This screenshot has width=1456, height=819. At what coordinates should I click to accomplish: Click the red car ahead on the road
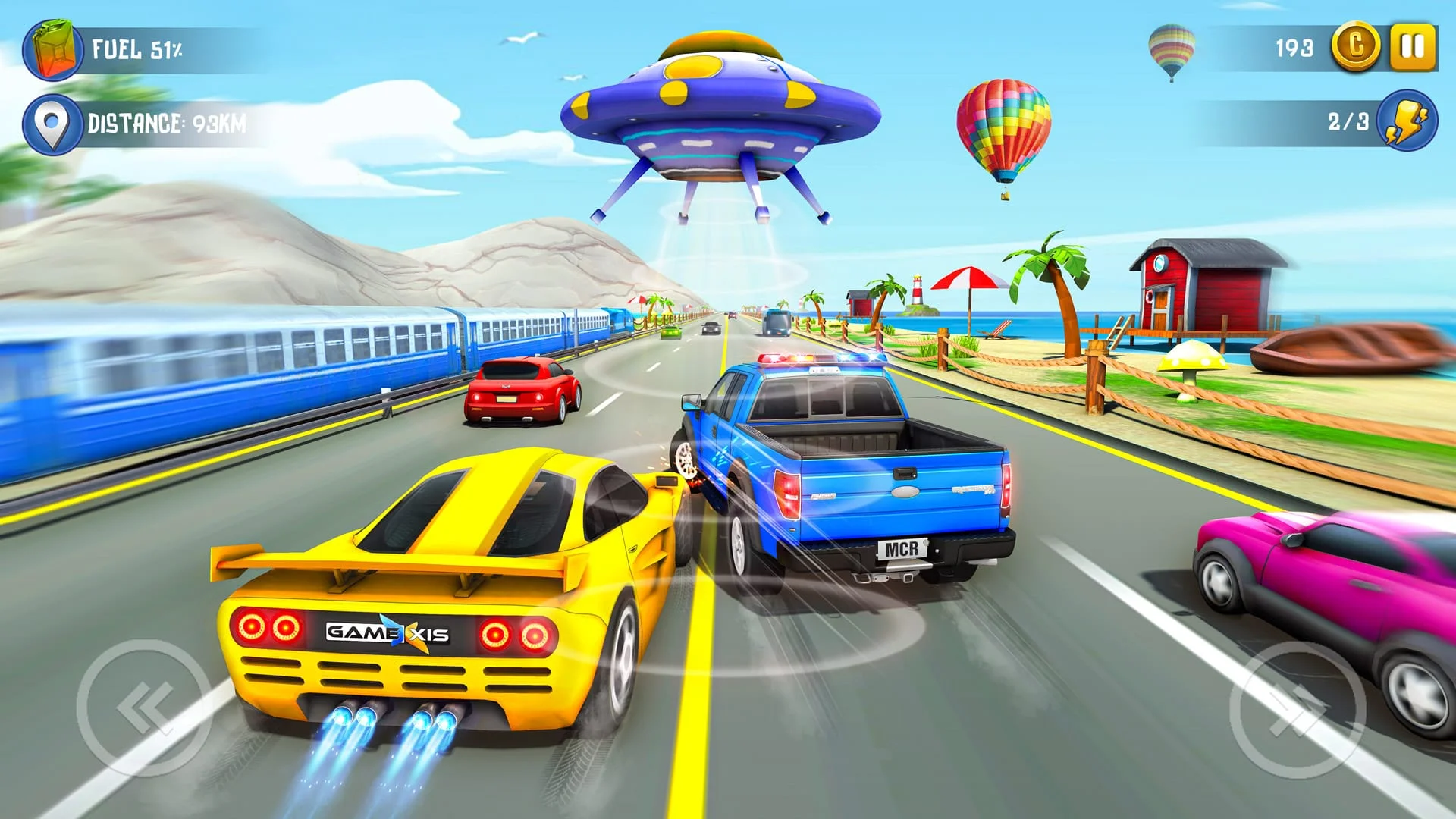pos(519,391)
